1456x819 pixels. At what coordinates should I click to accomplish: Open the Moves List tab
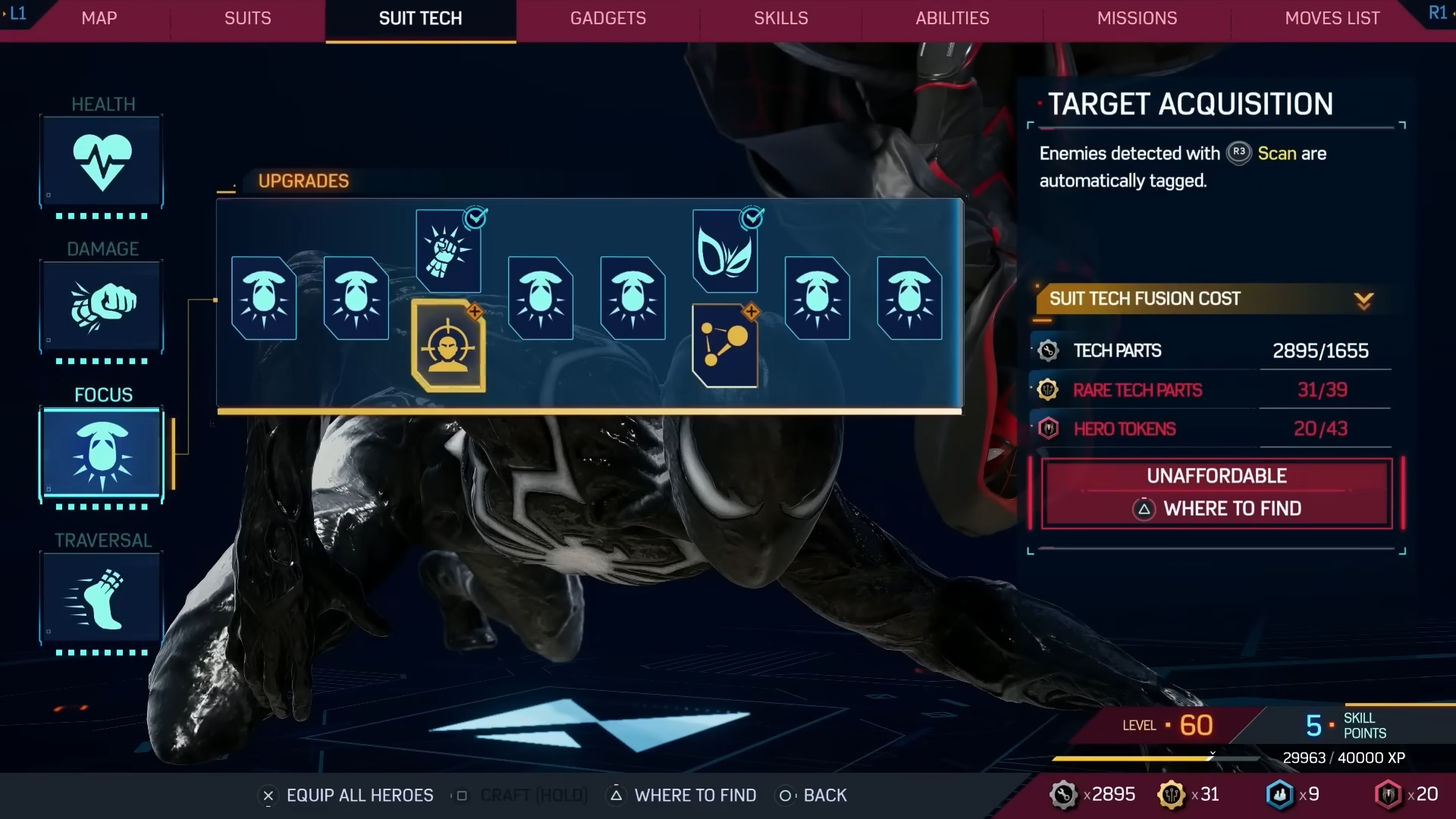pos(1332,18)
